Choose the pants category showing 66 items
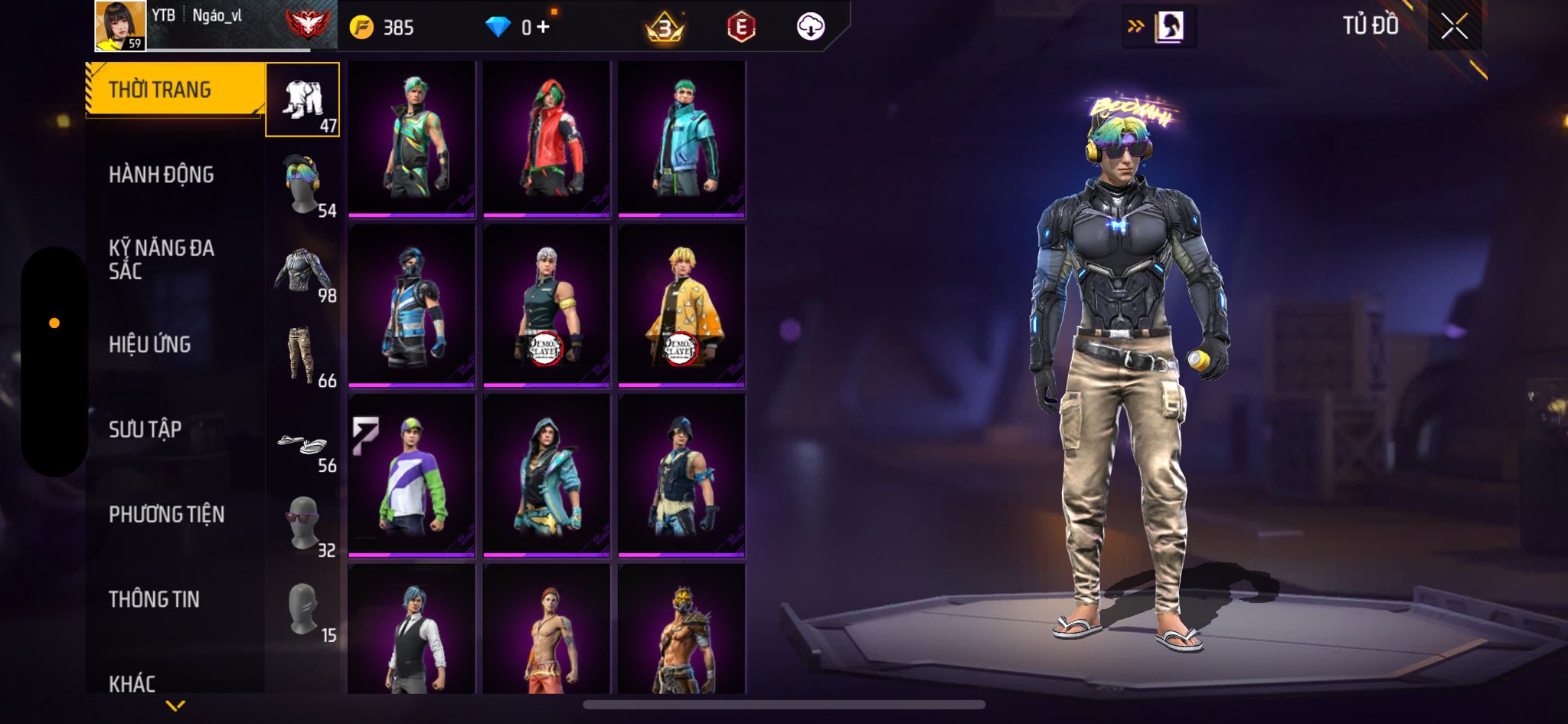The image size is (1568, 724). [x=303, y=355]
